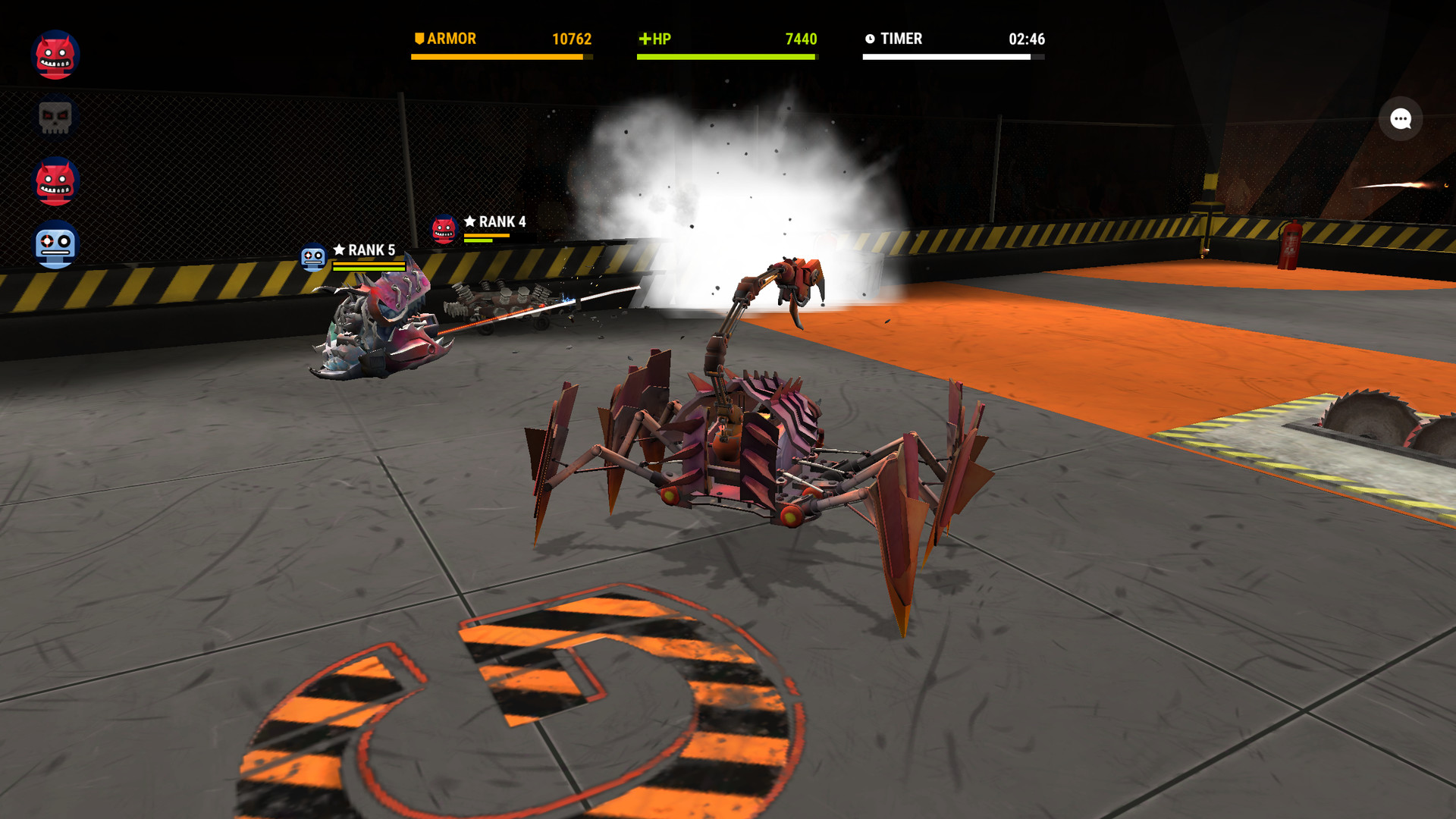
Task: Click the ARMOR label text
Action: click(x=452, y=37)
